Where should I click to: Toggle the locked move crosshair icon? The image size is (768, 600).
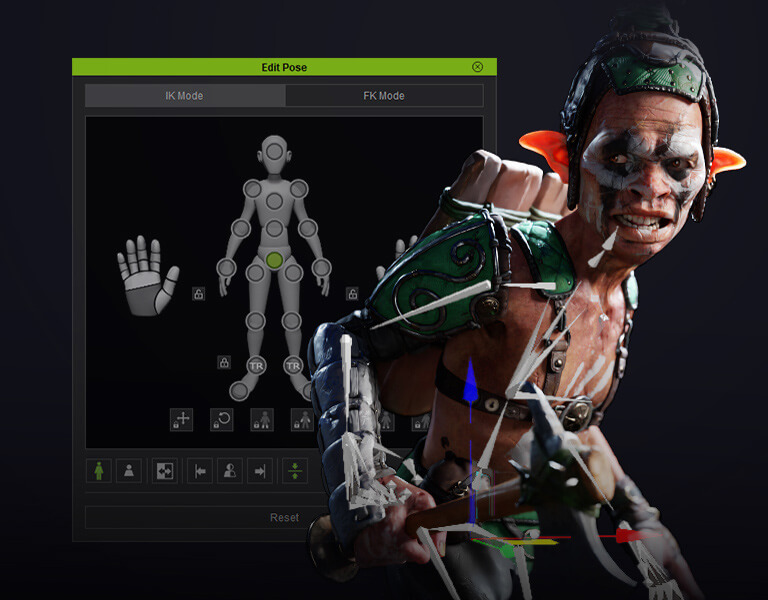182,420
